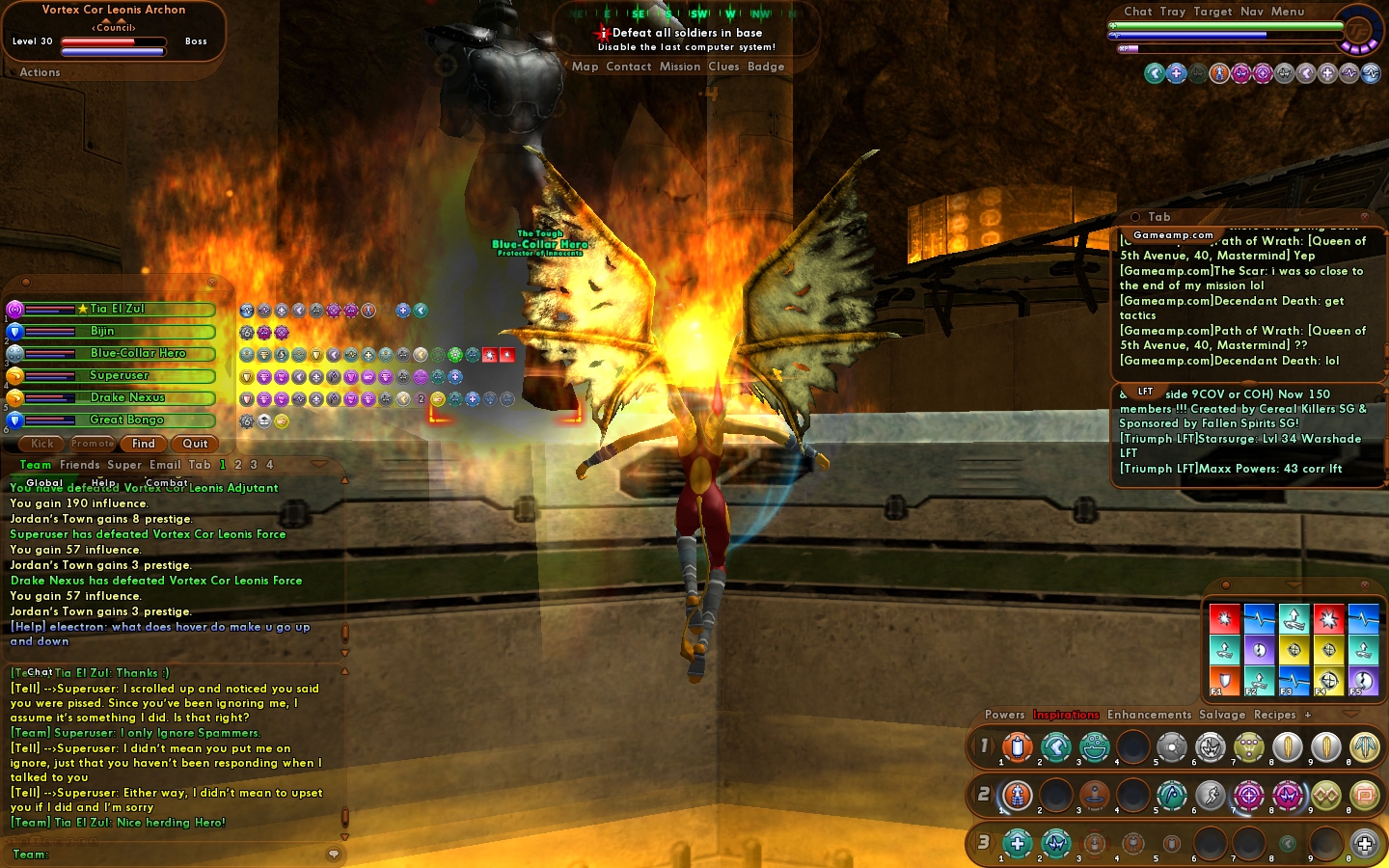Open the Recipes tab

tap(1274, 715)
